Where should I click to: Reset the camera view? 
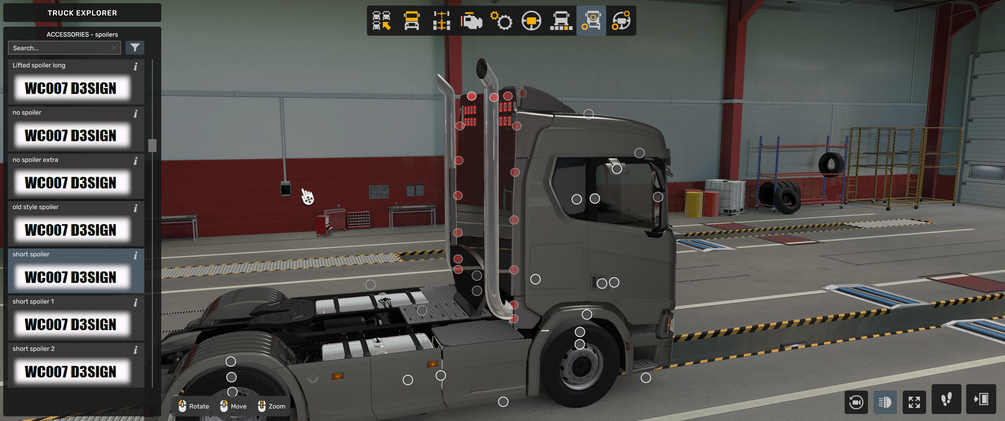click(856, 402)
